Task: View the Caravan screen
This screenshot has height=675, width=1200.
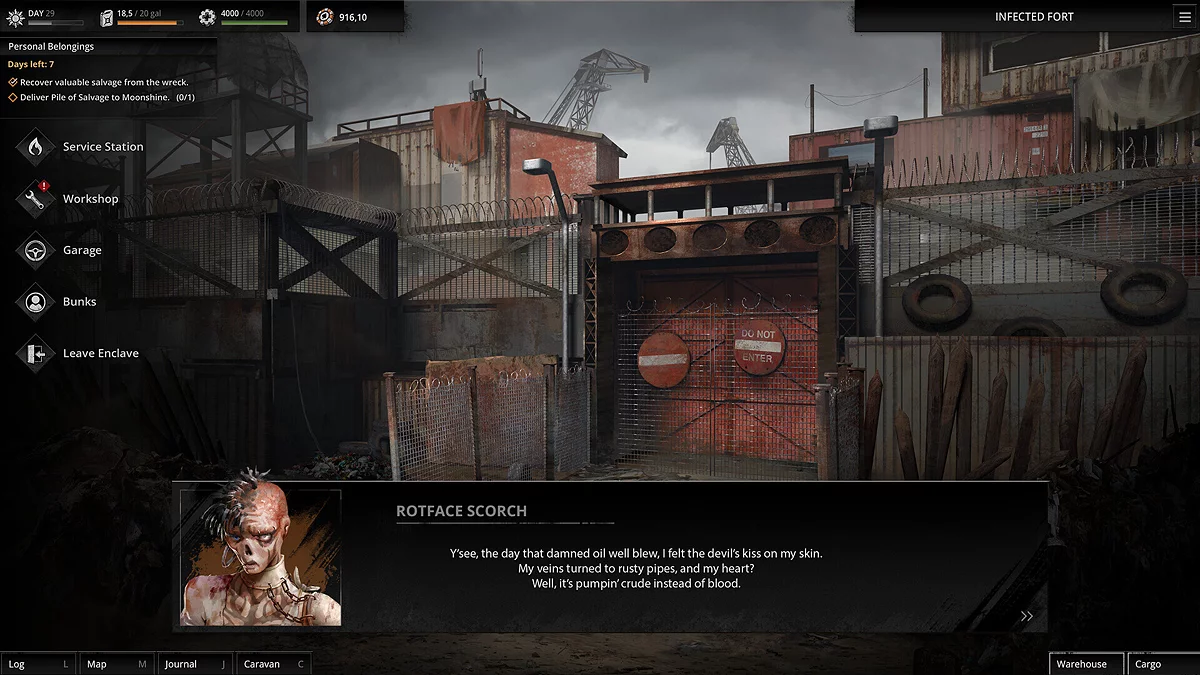Action: (273, 664)
